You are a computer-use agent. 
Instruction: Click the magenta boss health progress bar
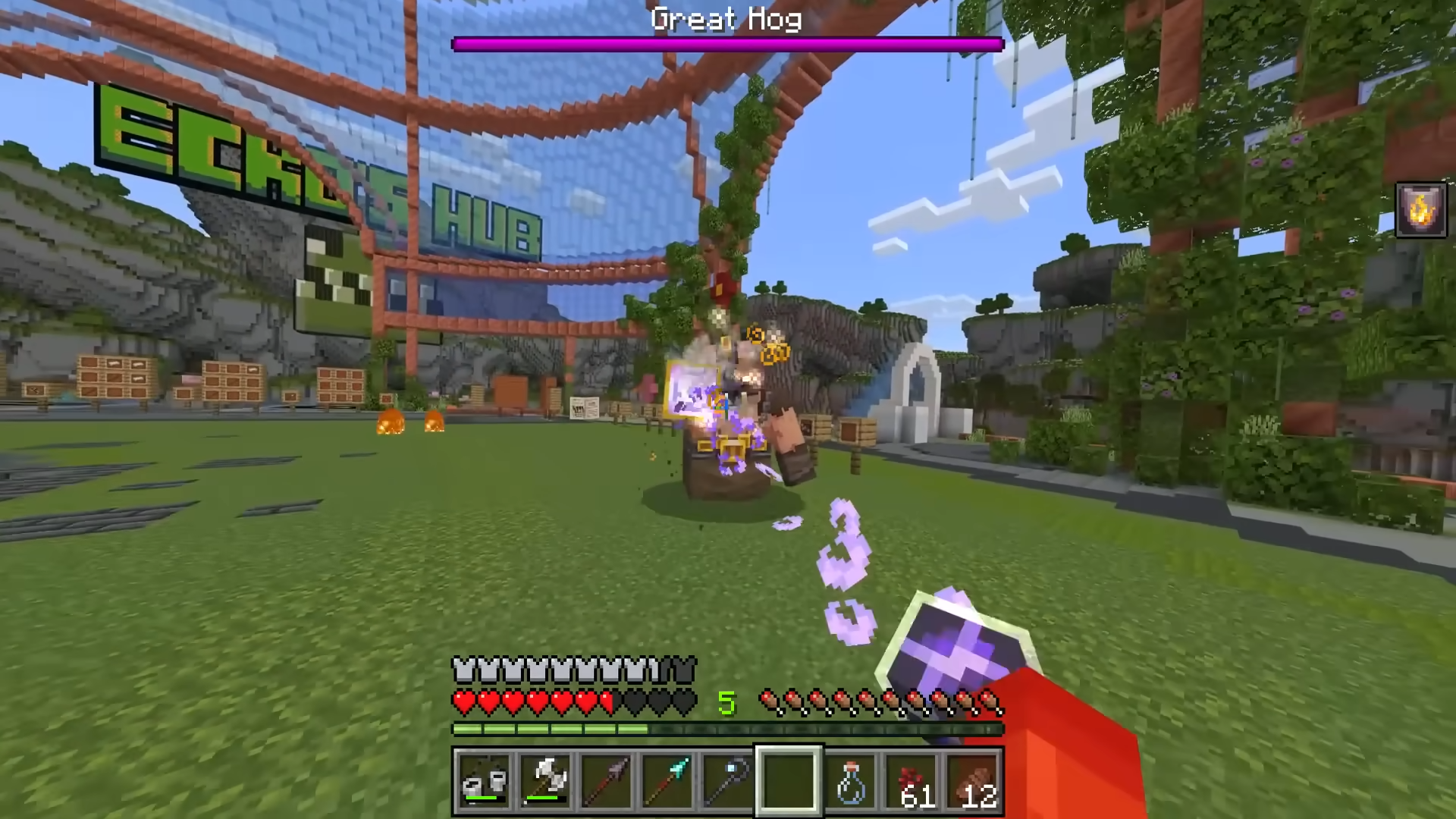(726, 44)
